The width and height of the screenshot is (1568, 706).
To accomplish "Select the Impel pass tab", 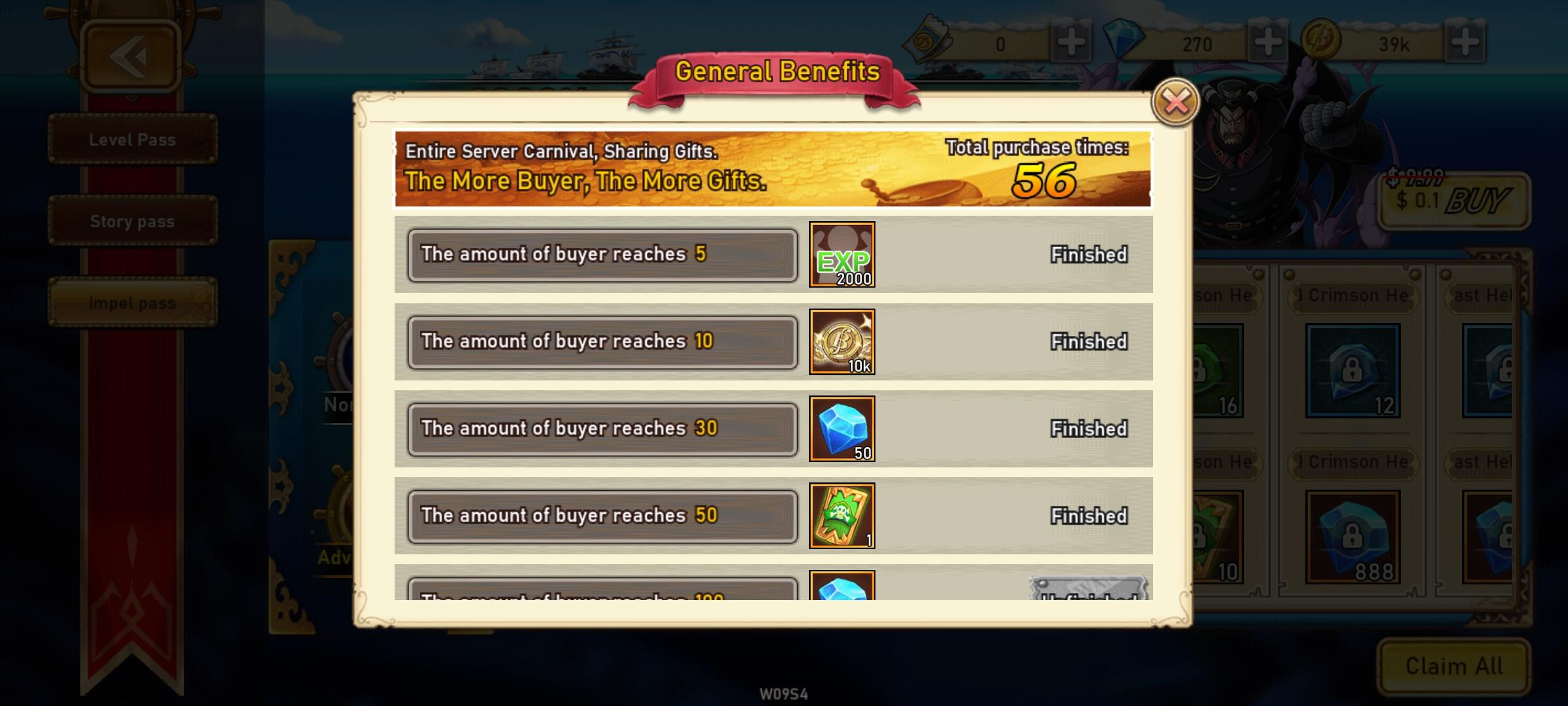I will click(131, 303).
